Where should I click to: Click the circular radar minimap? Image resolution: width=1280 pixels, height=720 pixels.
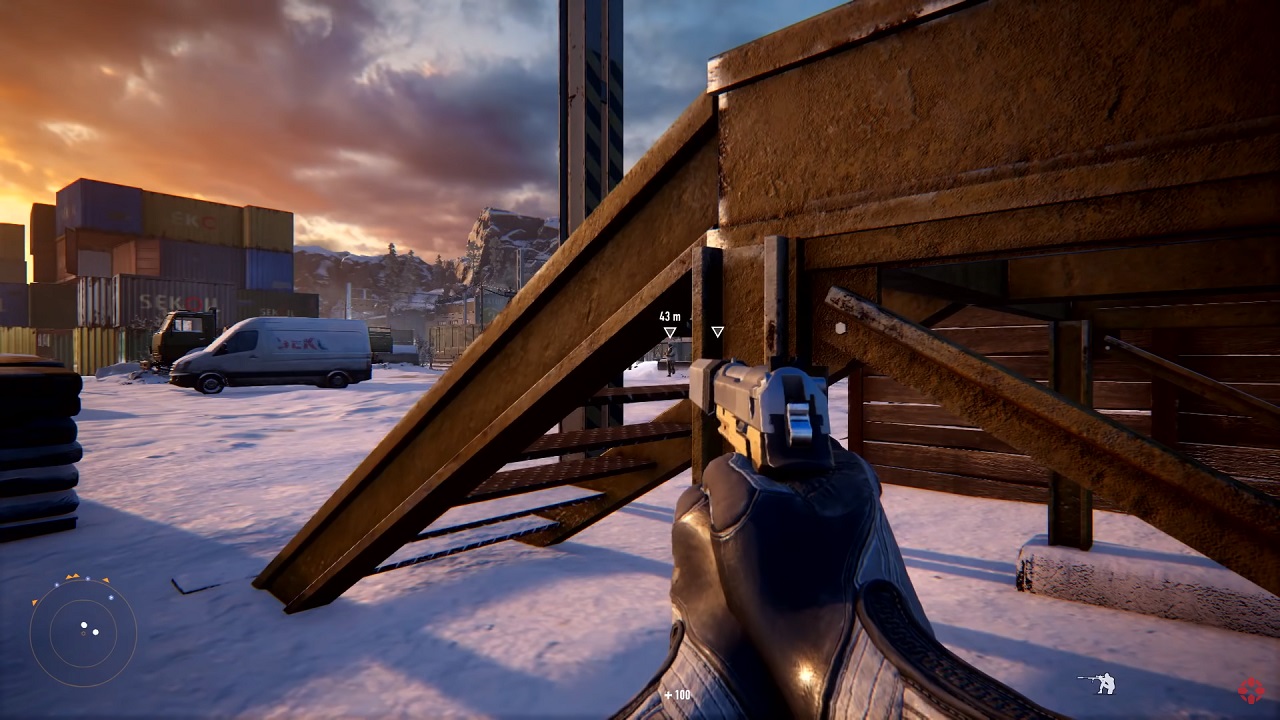(x=83, y=632)
